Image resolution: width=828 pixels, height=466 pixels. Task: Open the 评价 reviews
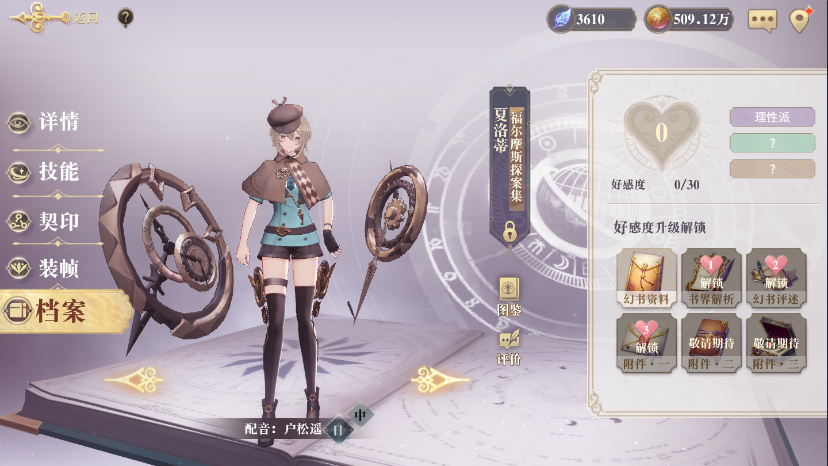(x=509, y=346)
